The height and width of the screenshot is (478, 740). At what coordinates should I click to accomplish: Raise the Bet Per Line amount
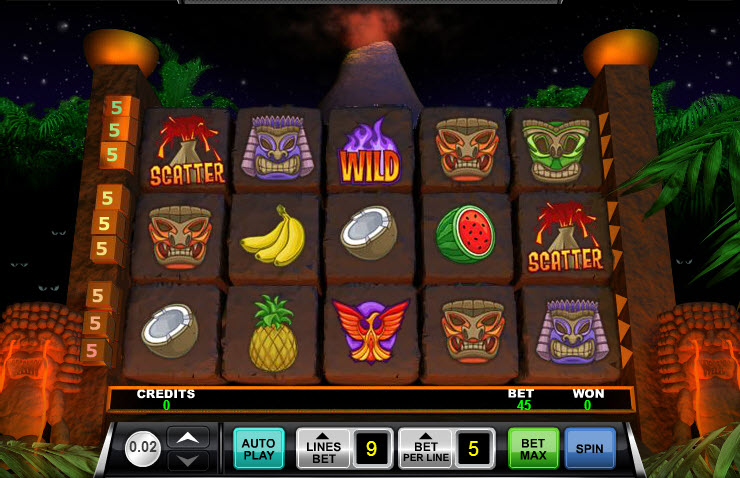426,448
